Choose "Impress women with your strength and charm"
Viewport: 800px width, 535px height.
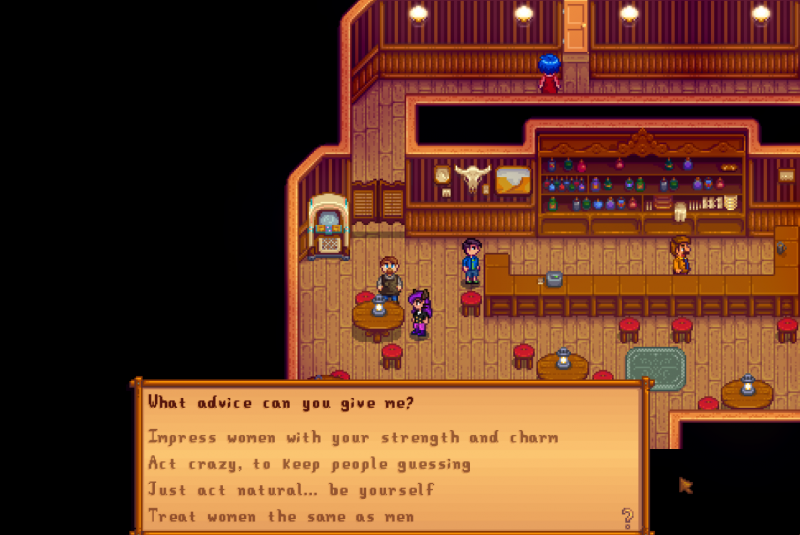[353, 437]
